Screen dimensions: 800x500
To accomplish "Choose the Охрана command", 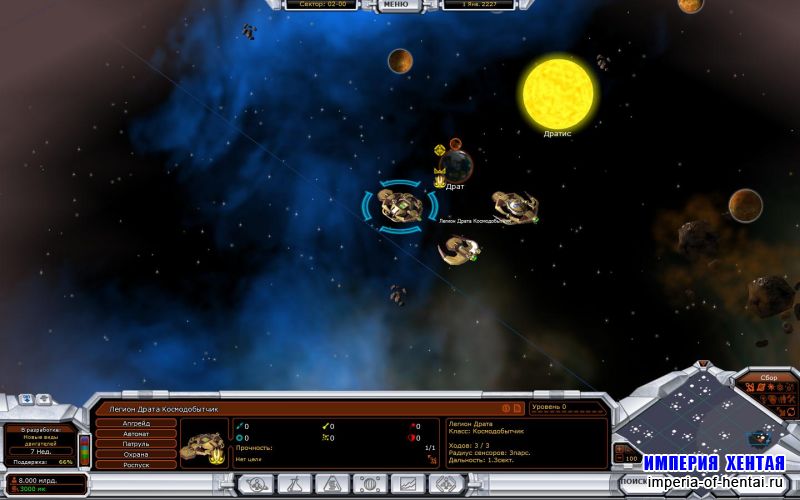I will 134,455.
